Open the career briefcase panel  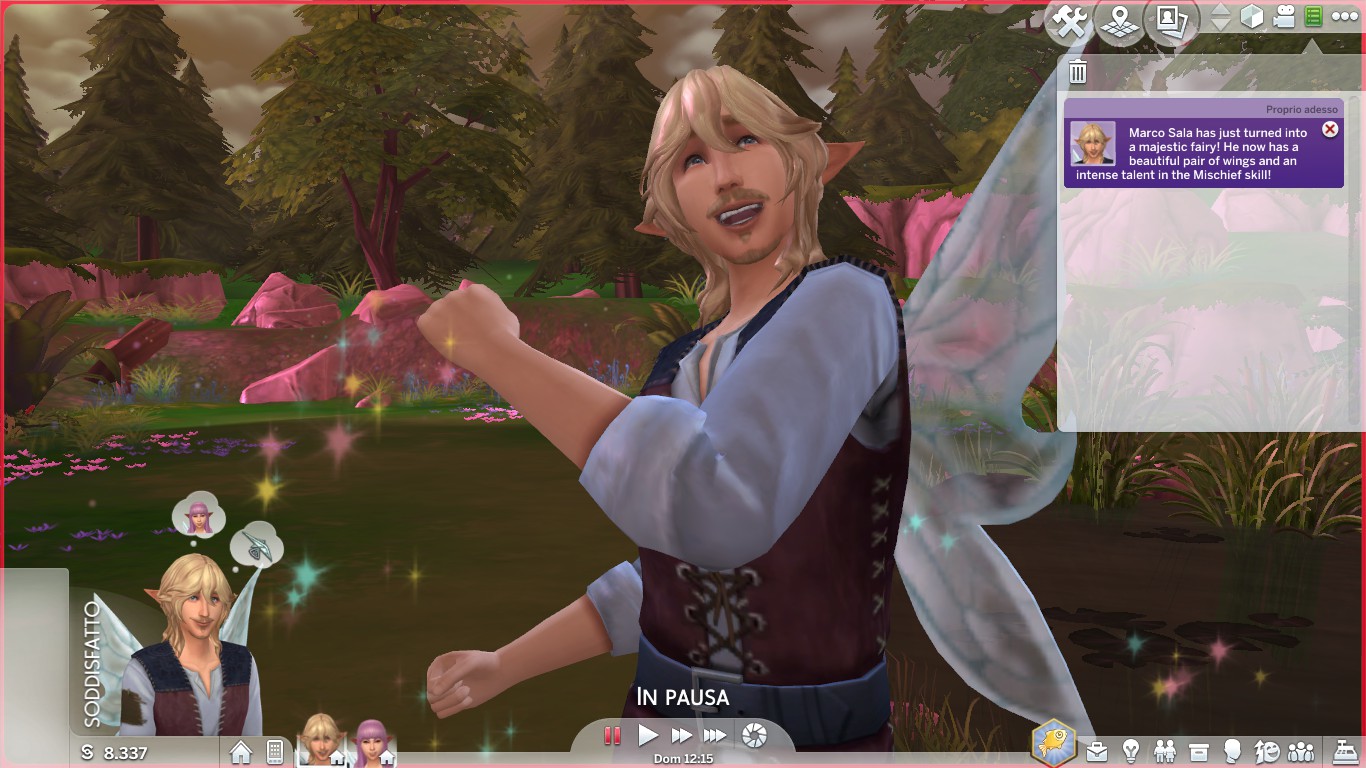pyautogui.click(x=1098, y=751)
